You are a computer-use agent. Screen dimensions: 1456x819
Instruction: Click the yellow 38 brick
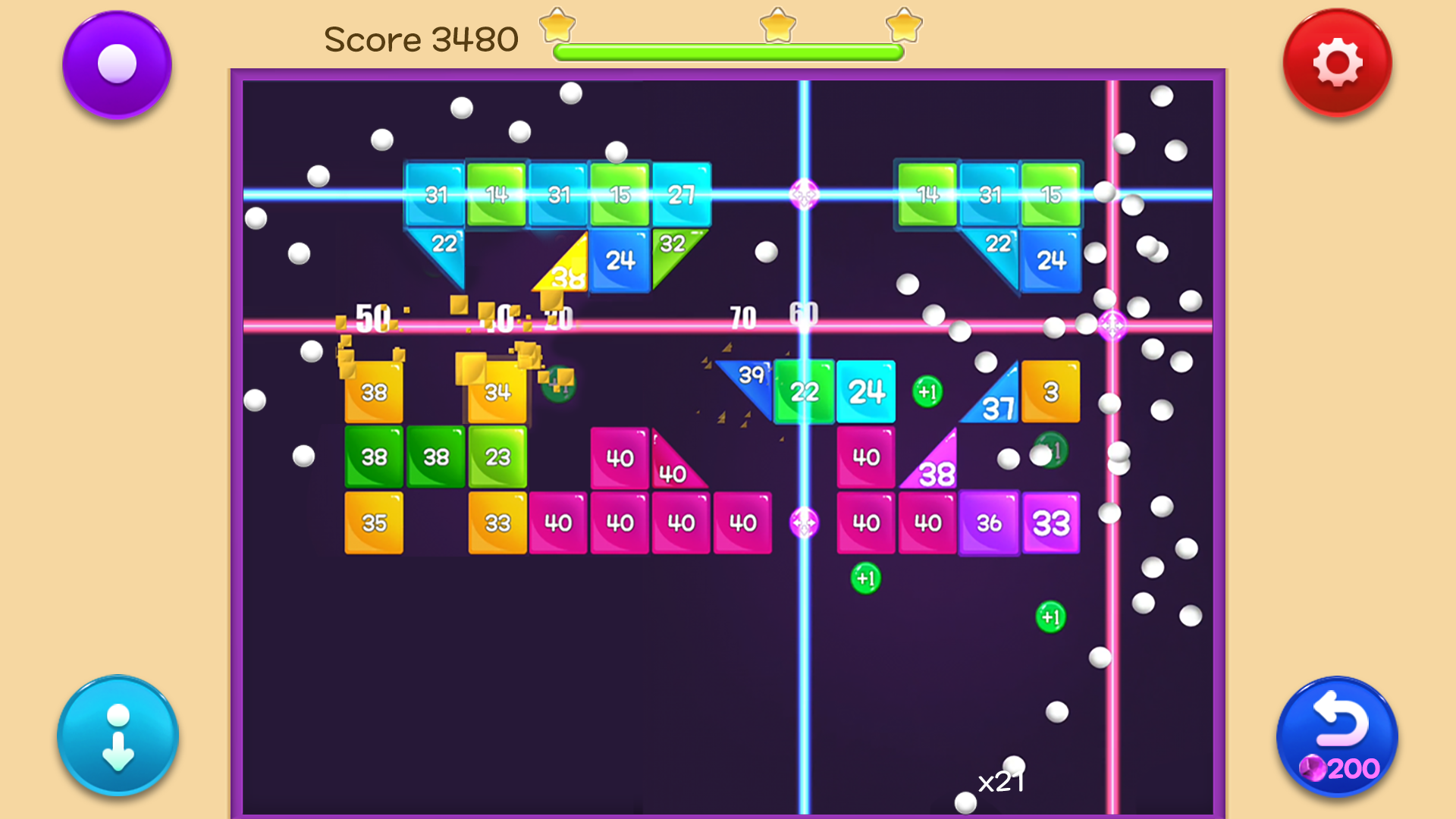373,392
